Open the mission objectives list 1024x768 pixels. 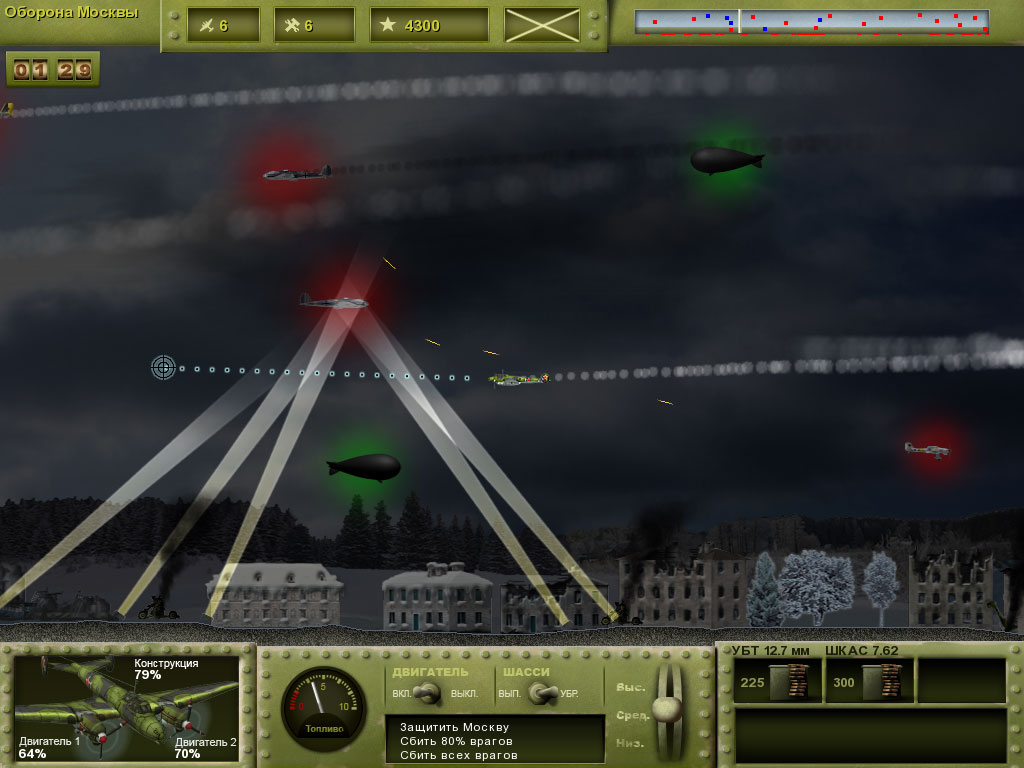pyautogui.click(x=495, y=740)
